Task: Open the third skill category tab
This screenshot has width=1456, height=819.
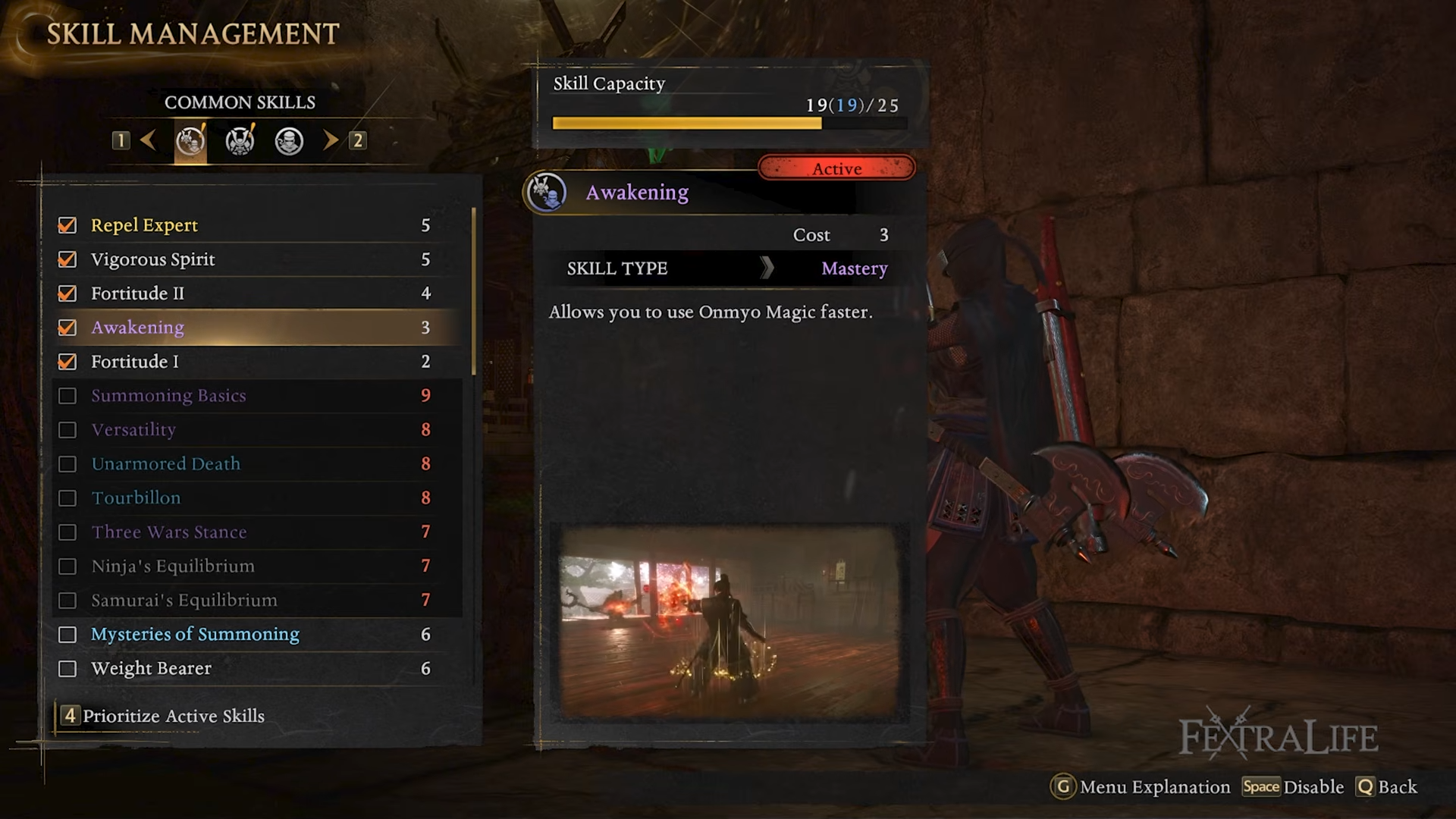Action: 289,141
